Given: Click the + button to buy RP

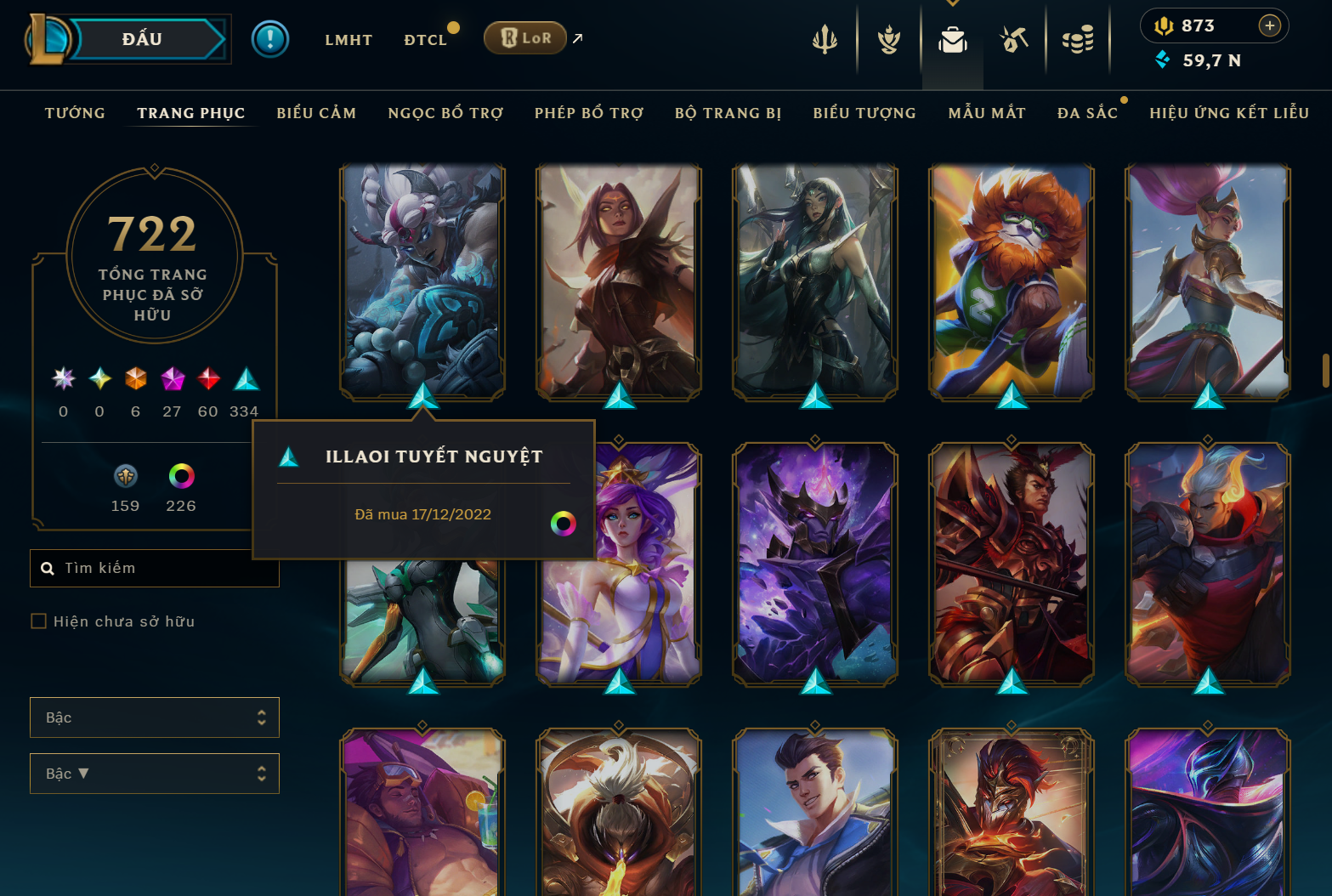Looking at the screenshot, I should 1272,26.
